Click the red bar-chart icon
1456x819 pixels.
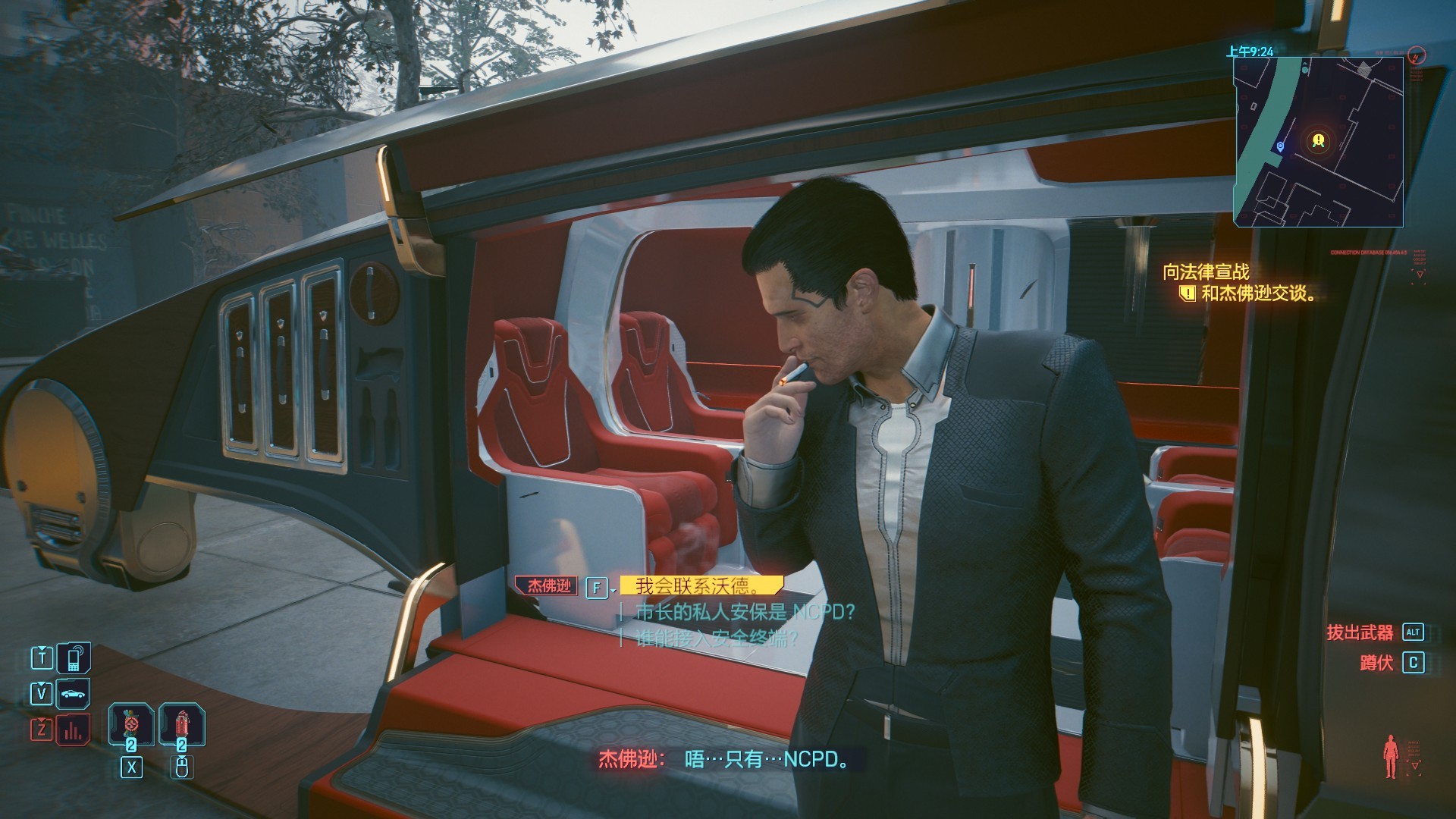[x=74, y=730]
